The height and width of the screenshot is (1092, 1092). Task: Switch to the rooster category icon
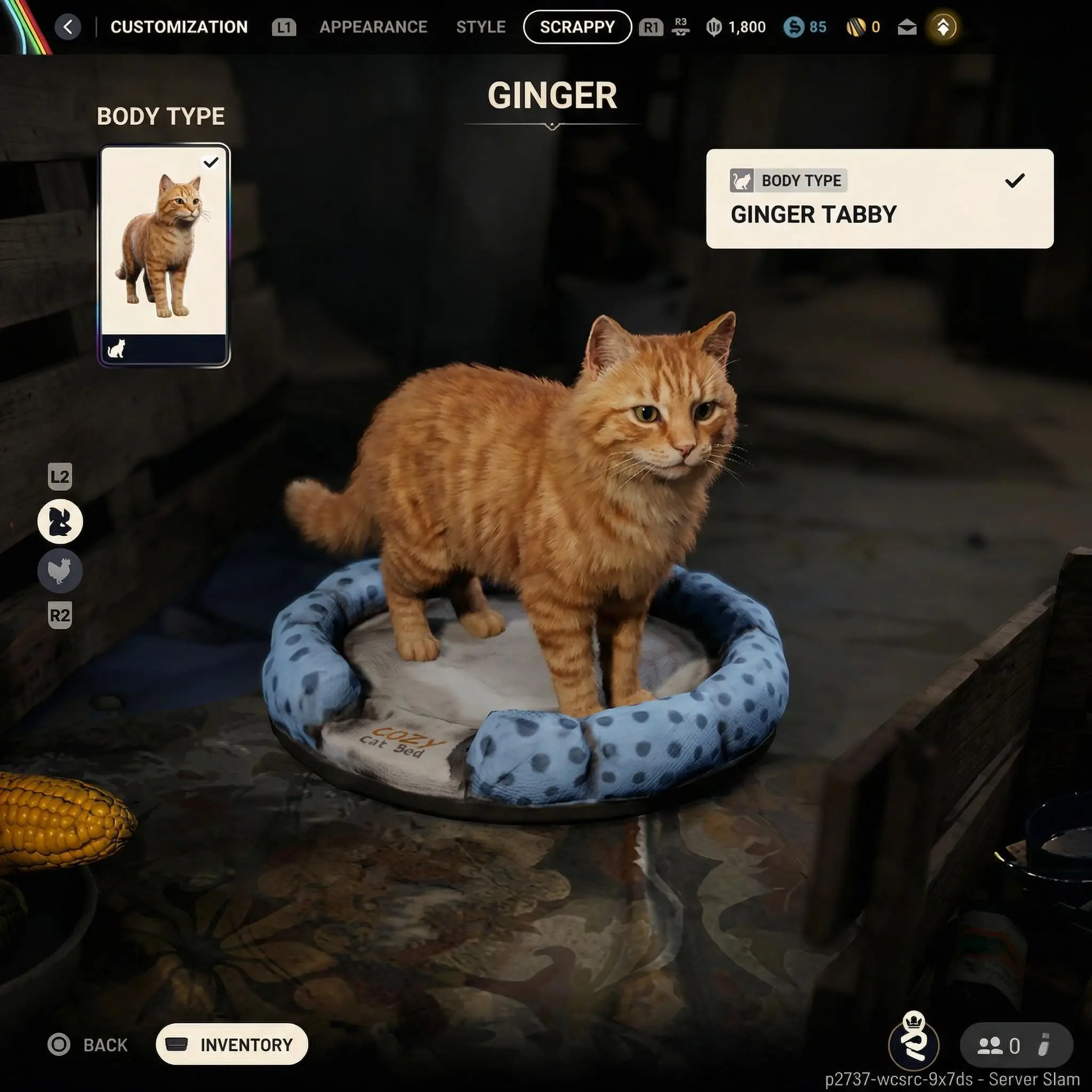click(x=60, y=571)
